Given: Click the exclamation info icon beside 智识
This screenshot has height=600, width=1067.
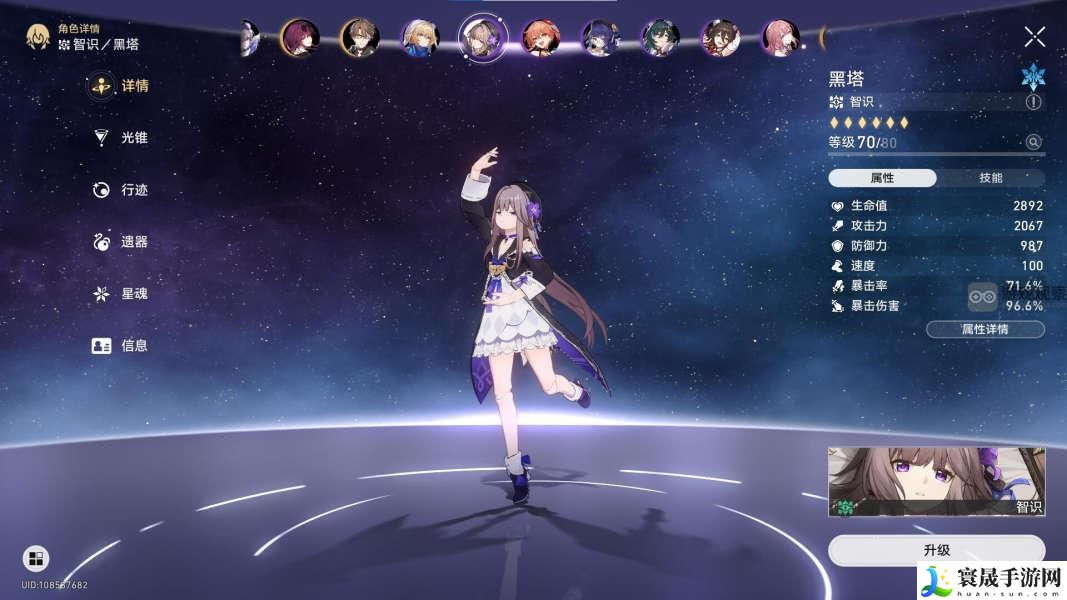Looking at the screenshot, I should (1033, 102).
